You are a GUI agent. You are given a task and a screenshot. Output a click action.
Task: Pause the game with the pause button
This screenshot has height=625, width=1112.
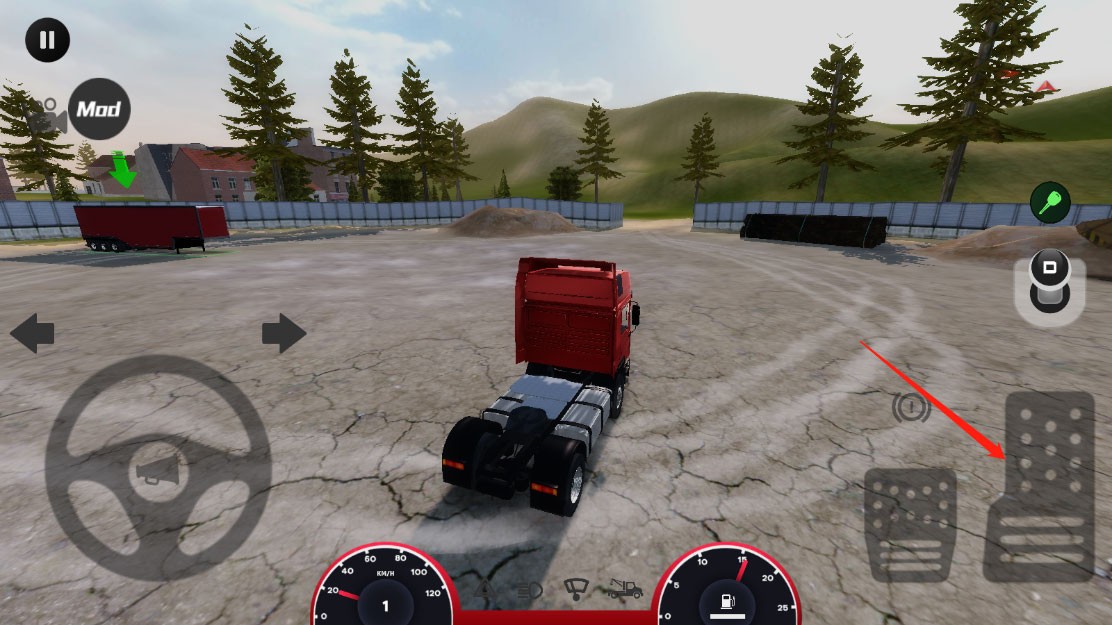click(x=47, y=41)
